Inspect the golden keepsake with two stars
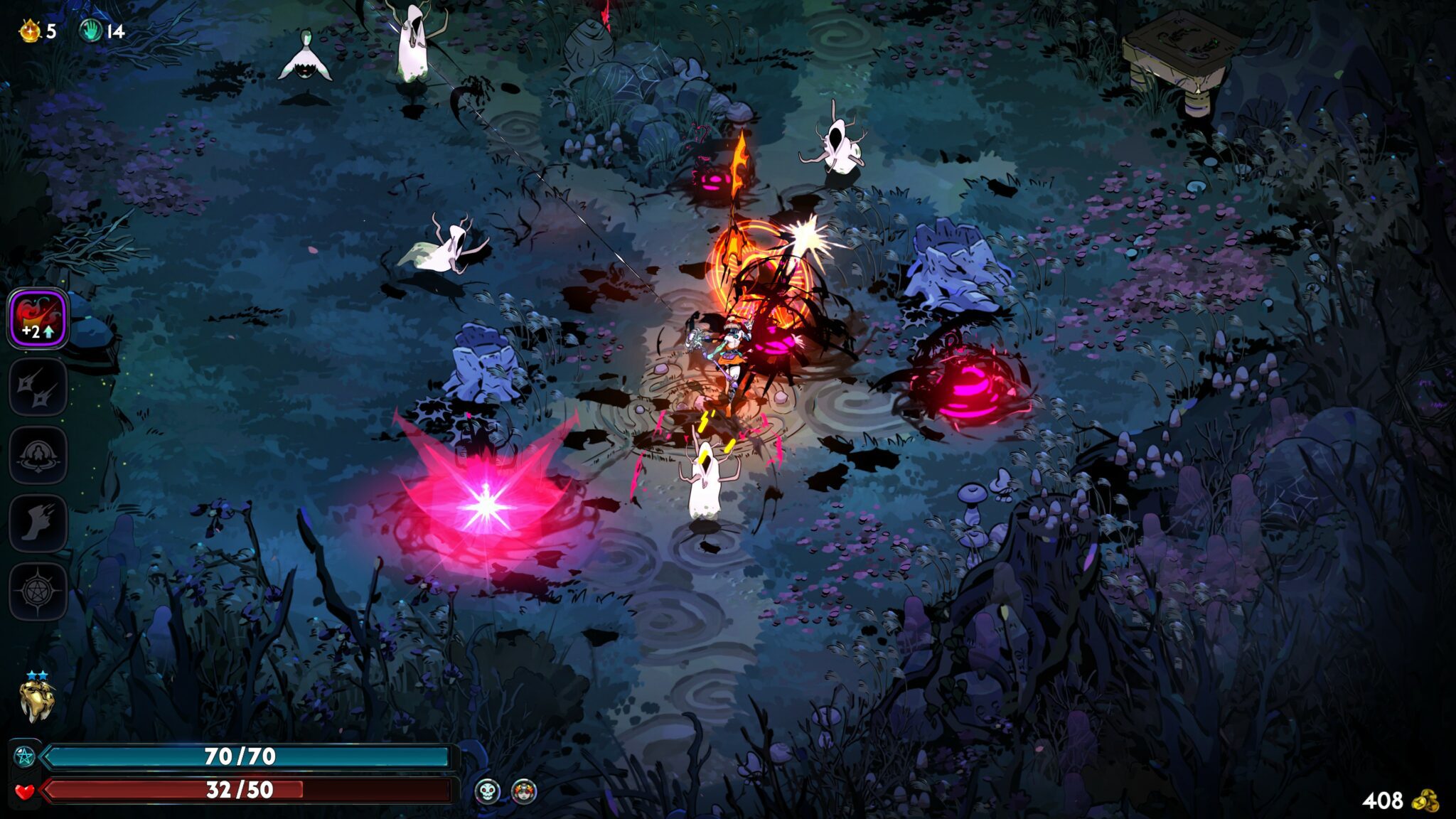1456x819 pixels. tap(37, 700)
